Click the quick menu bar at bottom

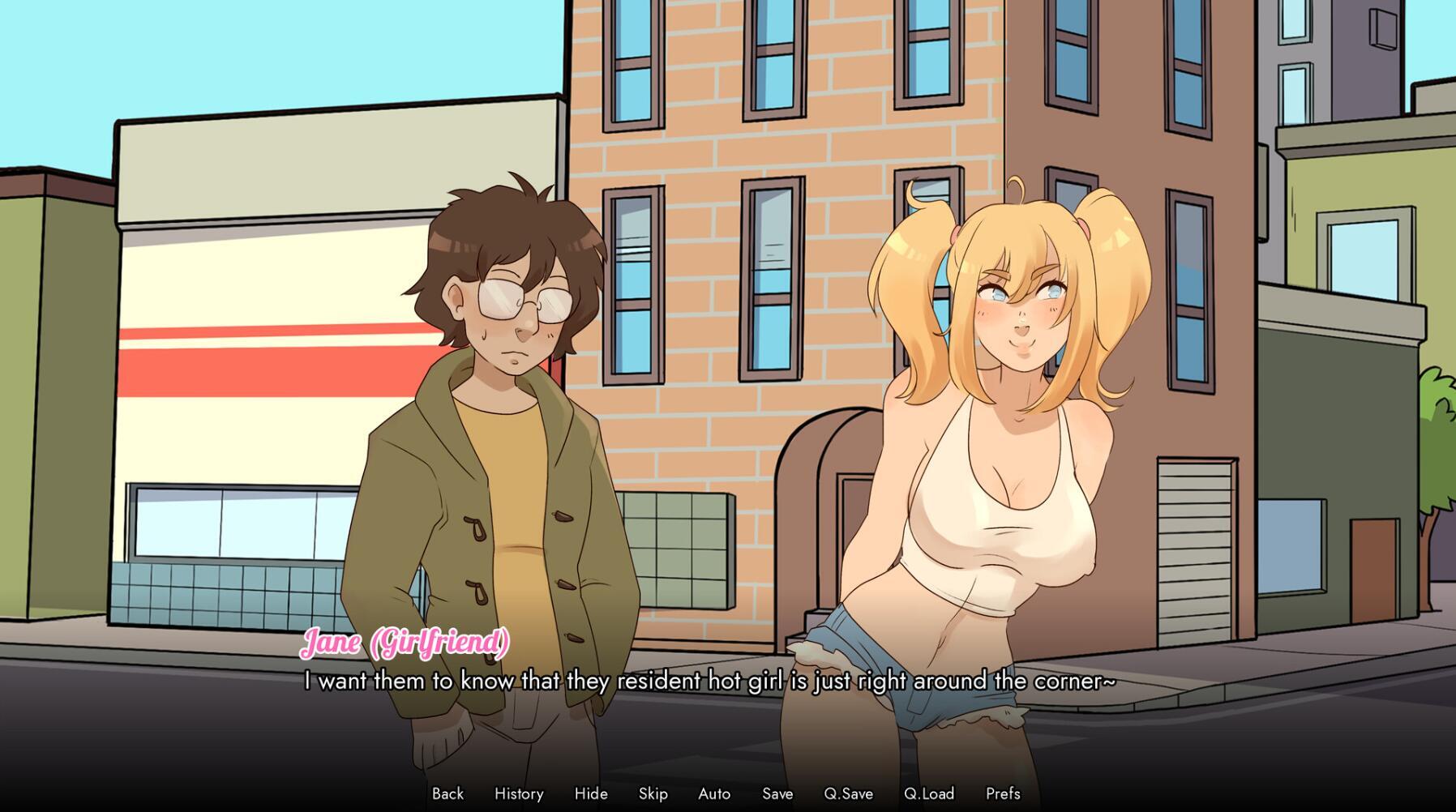pos(728,794)
